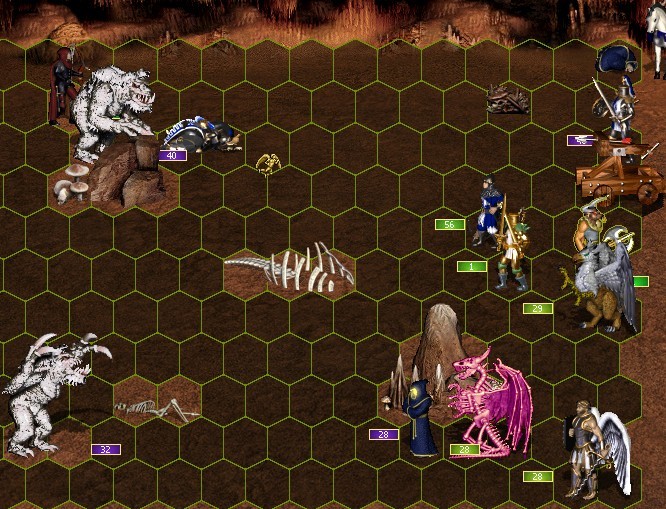The width and height of the screenshot is (666, 509).
Task: Attack the white behemoth stack of 32
Action: (x=50, y=392)
